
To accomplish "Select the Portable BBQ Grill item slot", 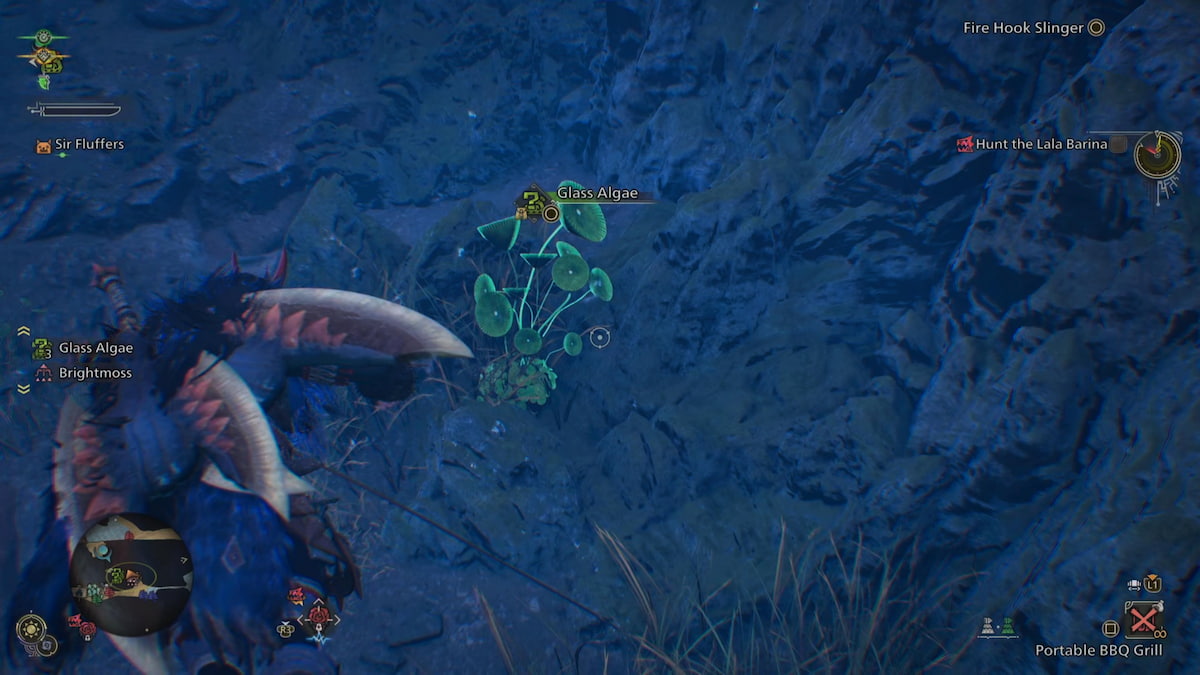I will [1143, 619].
